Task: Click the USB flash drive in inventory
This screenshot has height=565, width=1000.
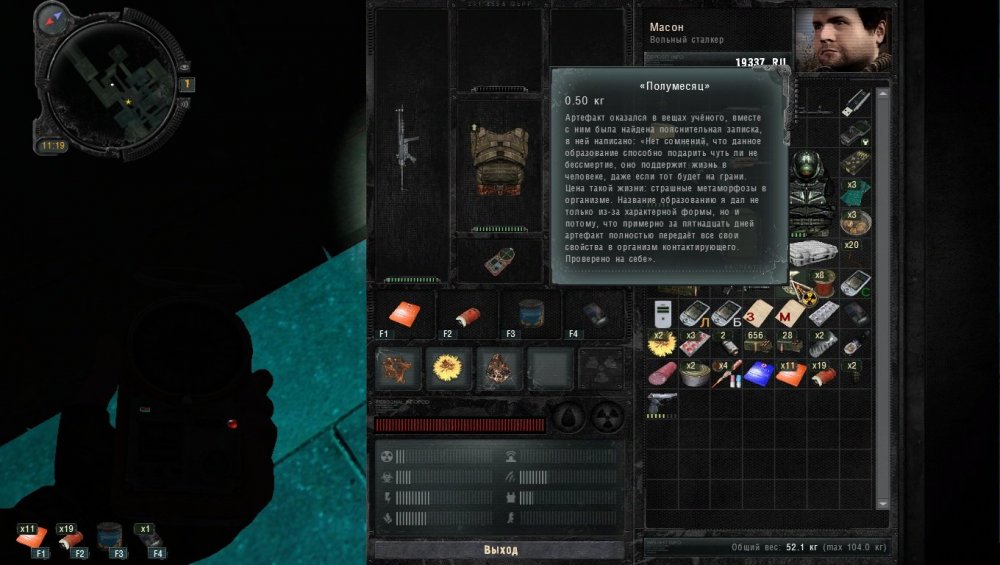Action: [856, 101]
